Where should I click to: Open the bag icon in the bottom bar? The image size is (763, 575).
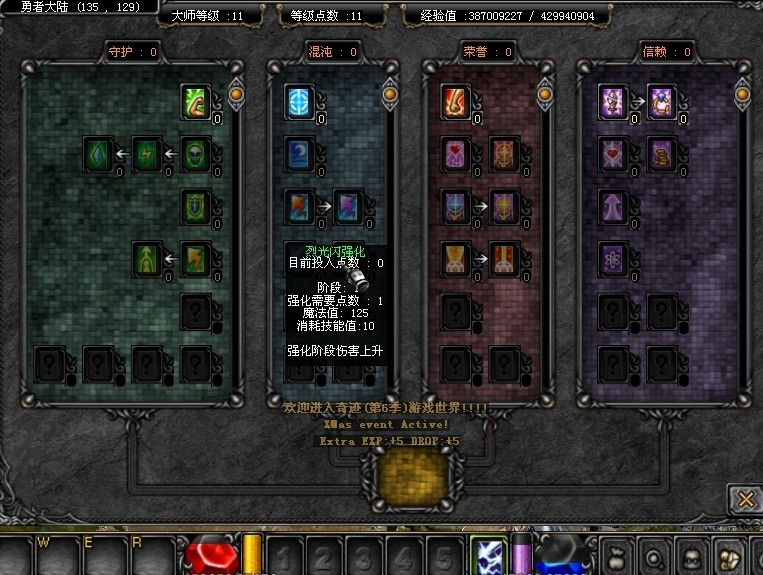pyautogui.click(x=617, y=556)
